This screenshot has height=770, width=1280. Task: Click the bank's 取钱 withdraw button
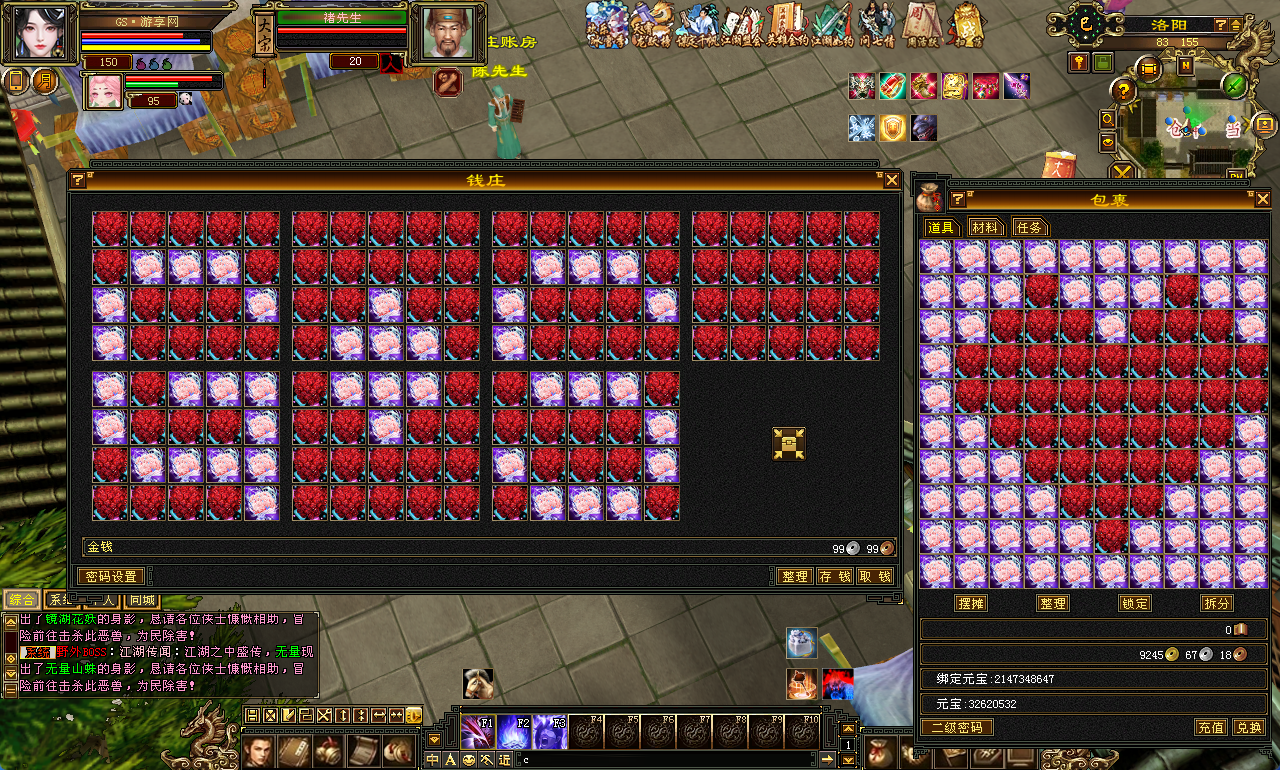pyautogui.click(x=874, y=577)
